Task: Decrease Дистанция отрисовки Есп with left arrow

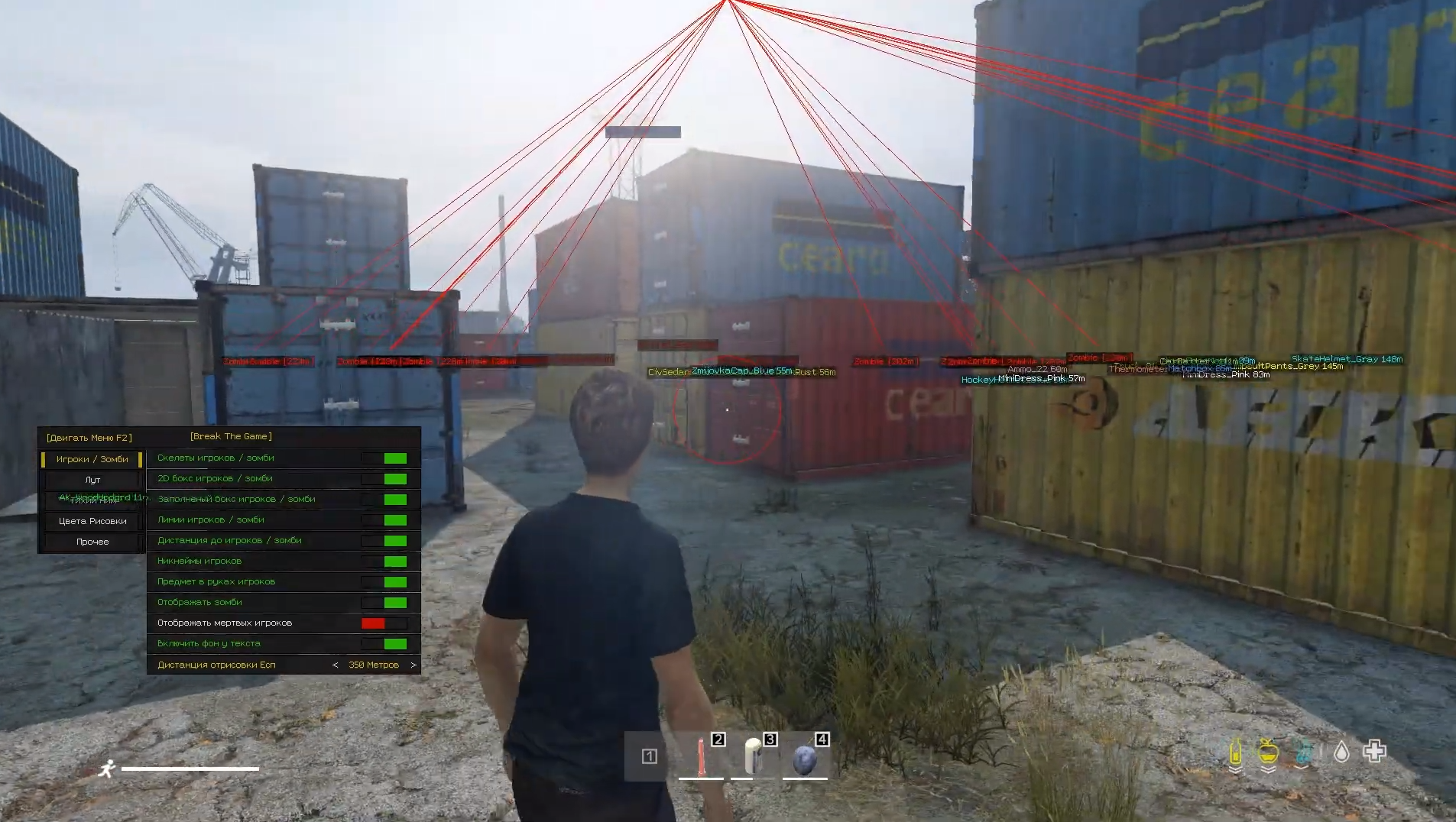Action: click(x=335, y=665)
